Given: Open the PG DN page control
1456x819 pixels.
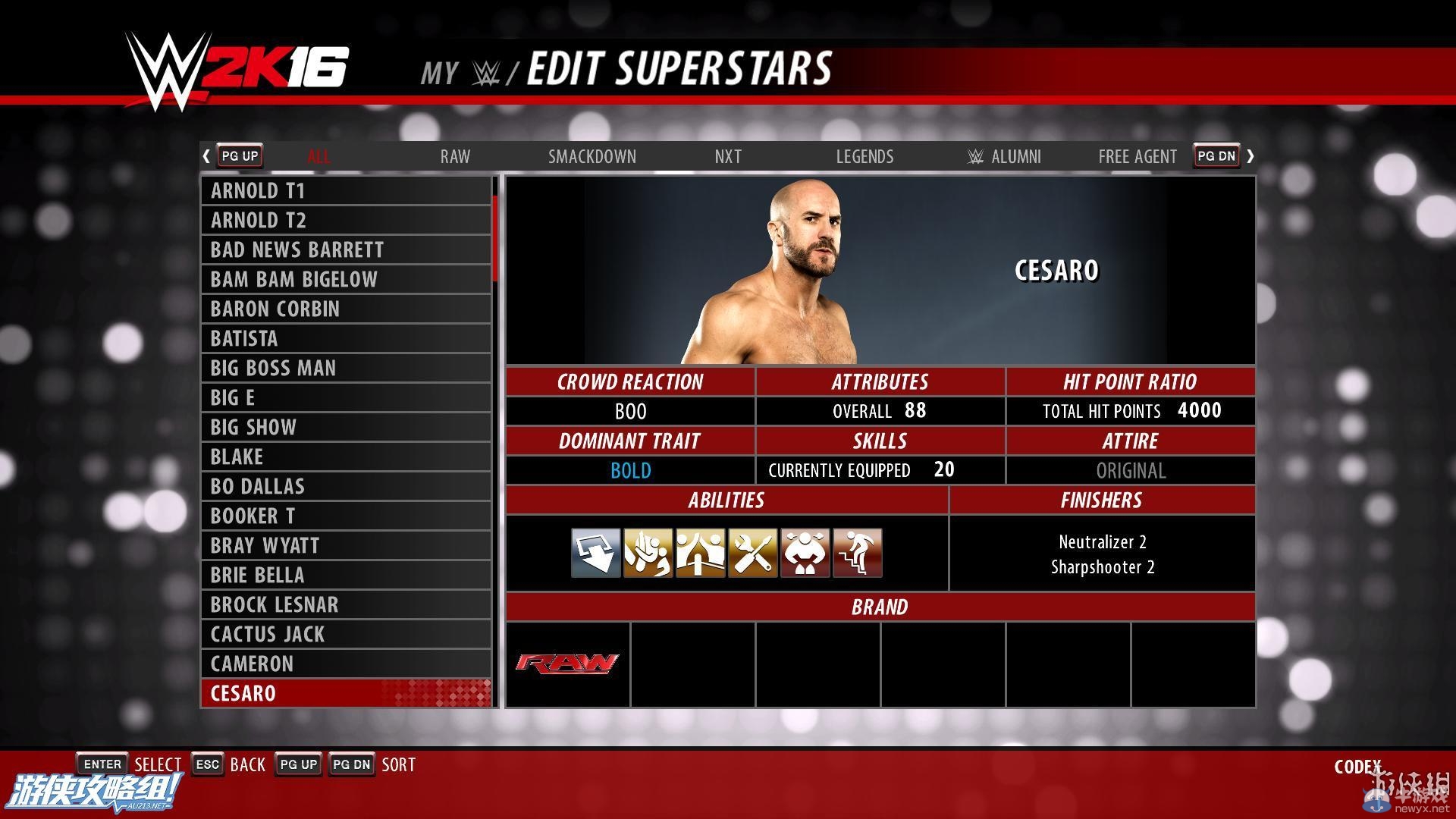Looking at the screenshot, I should point(1216,155).
